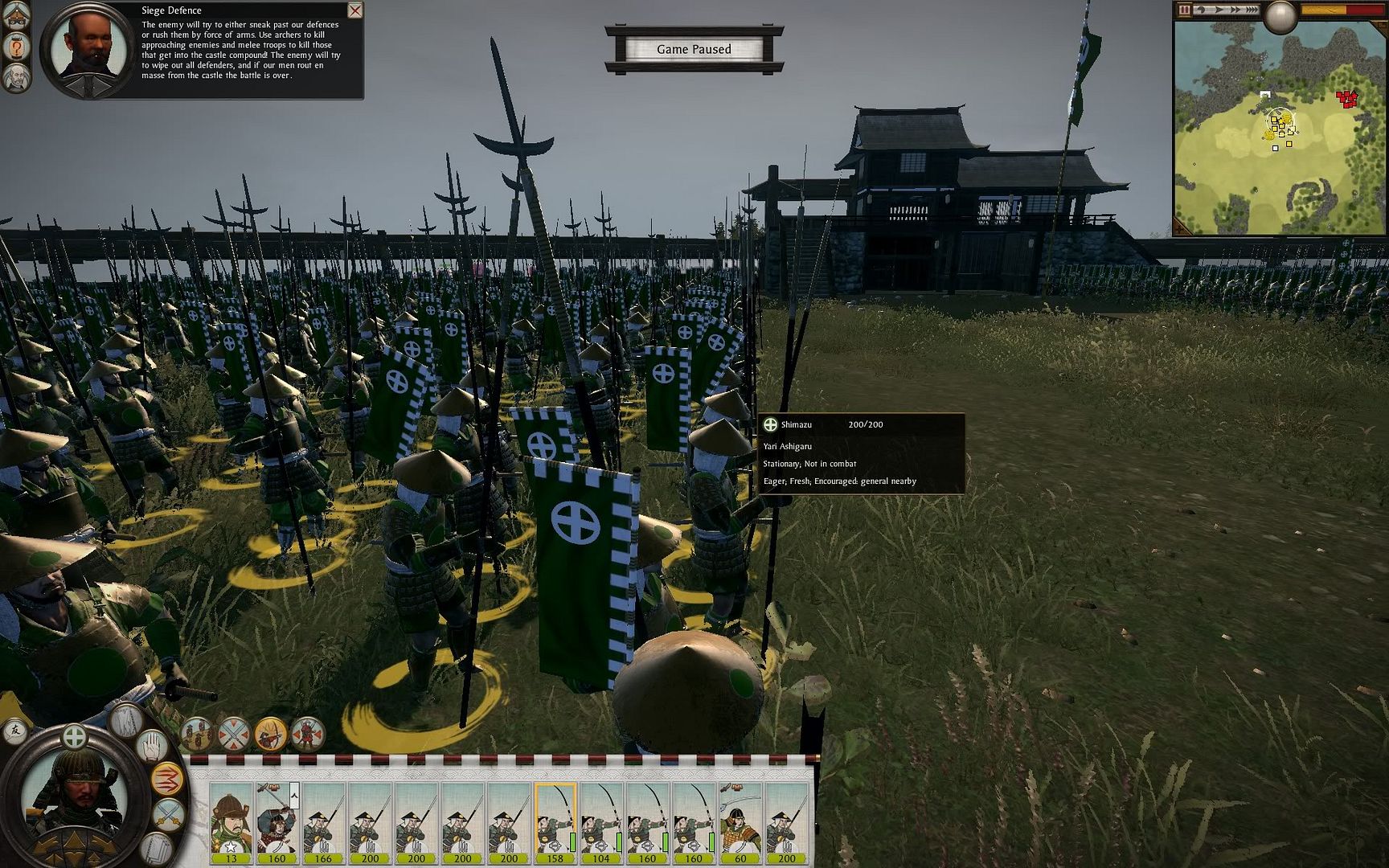
Task: Open the lantern menu icon at top-left
Action: click(x=16, y=18)
